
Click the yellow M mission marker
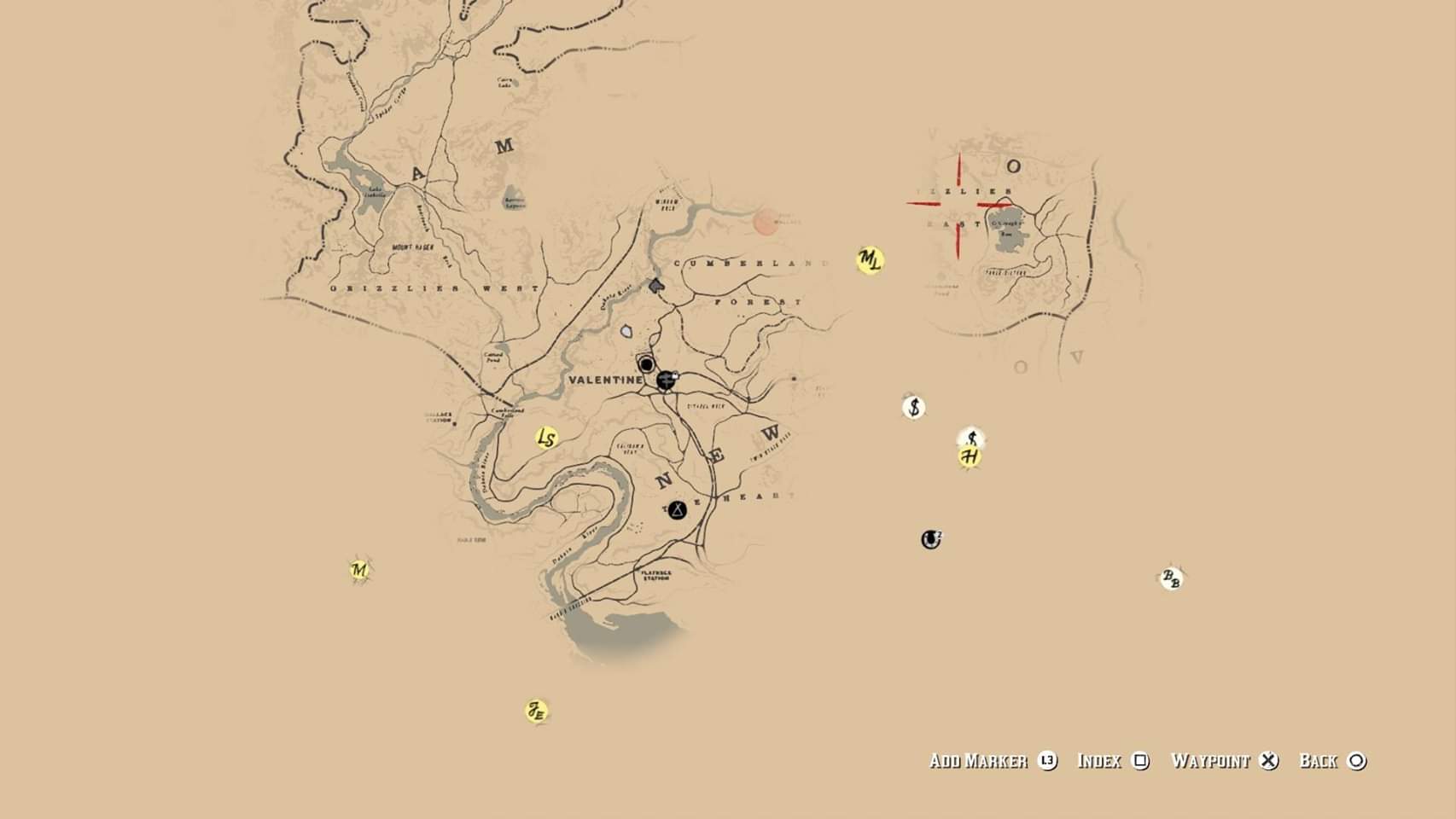coord(359,569)
